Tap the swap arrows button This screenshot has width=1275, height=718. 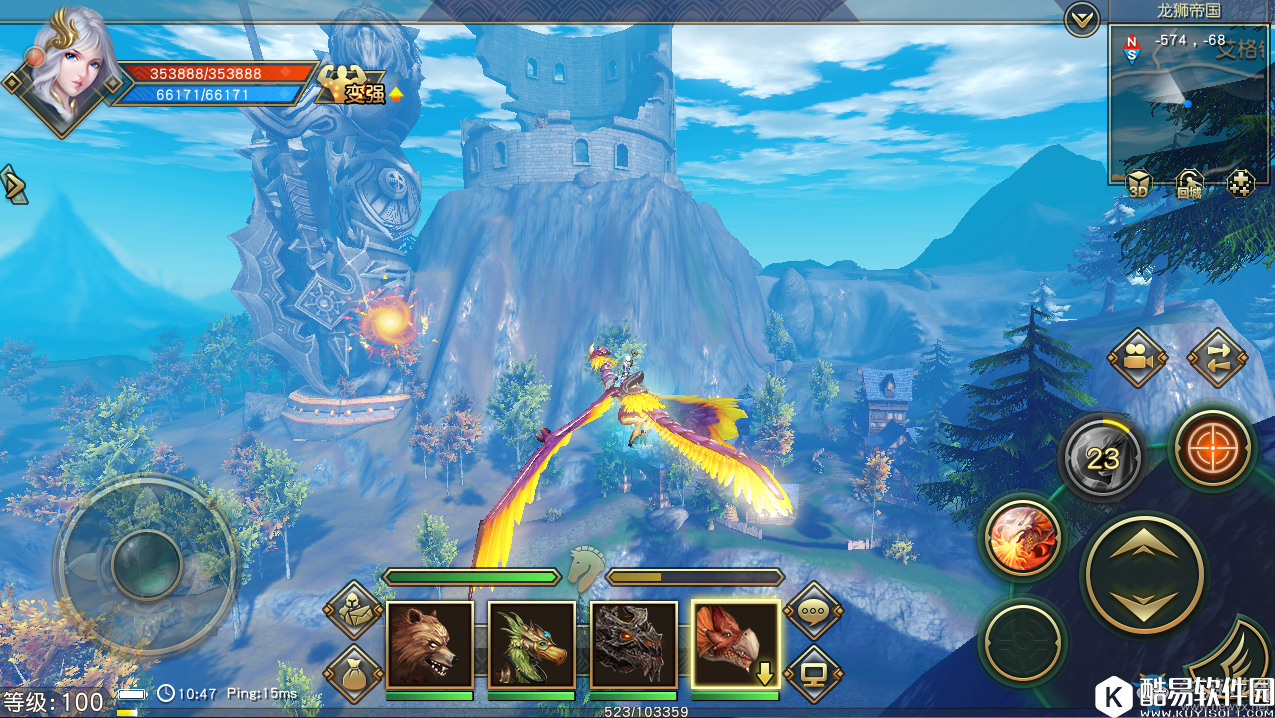1217,358
